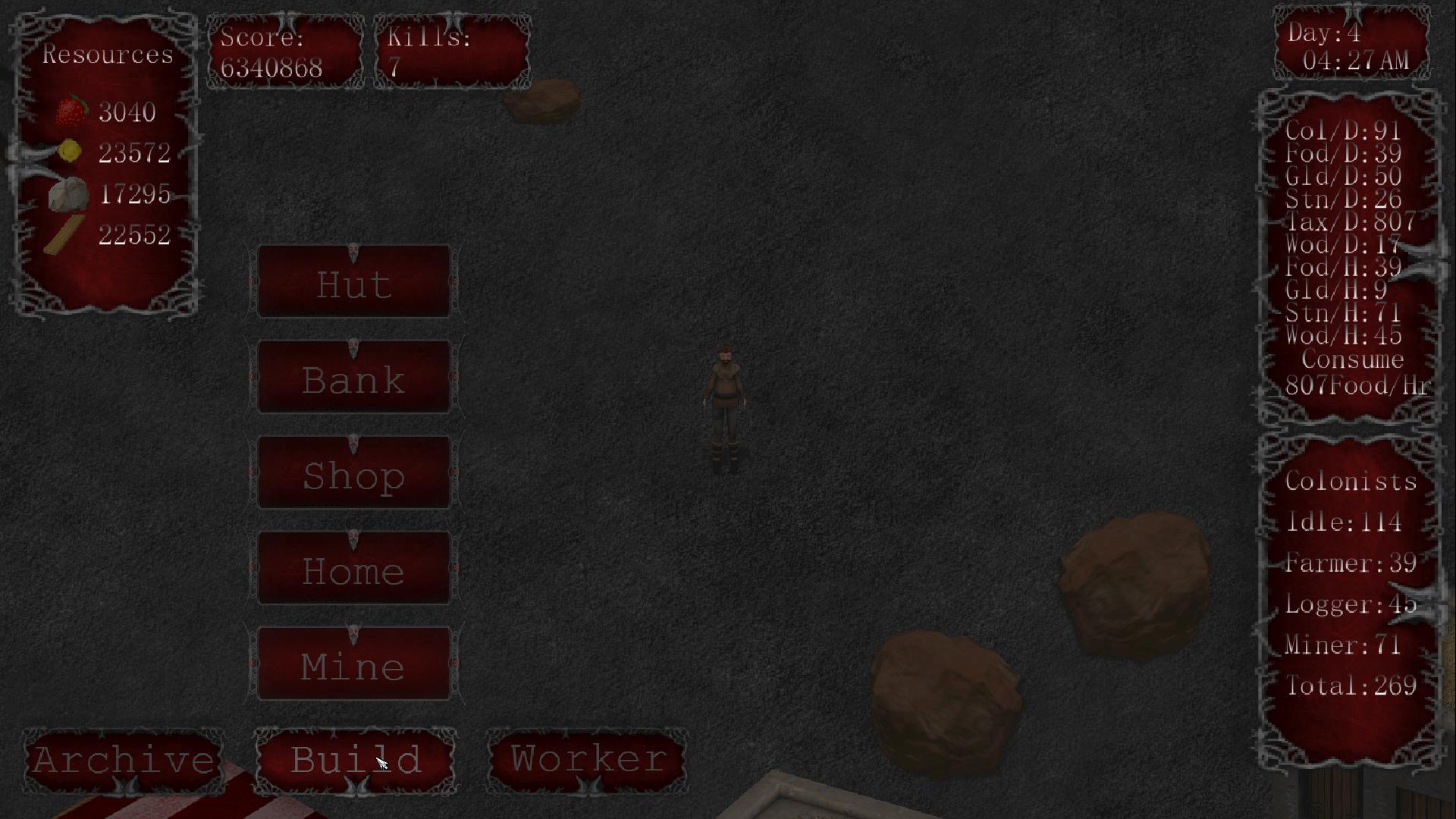Viewport: 1456px width, 819px height.
Task: Select the stone resource icon
Action: 68,194
